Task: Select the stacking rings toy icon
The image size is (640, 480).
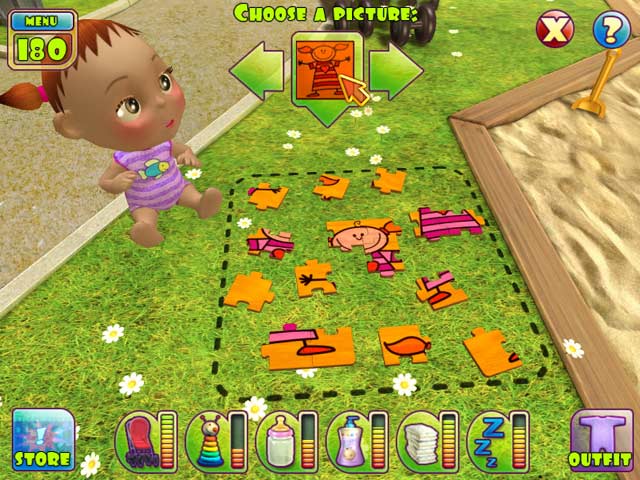Action: pos(206,441)
